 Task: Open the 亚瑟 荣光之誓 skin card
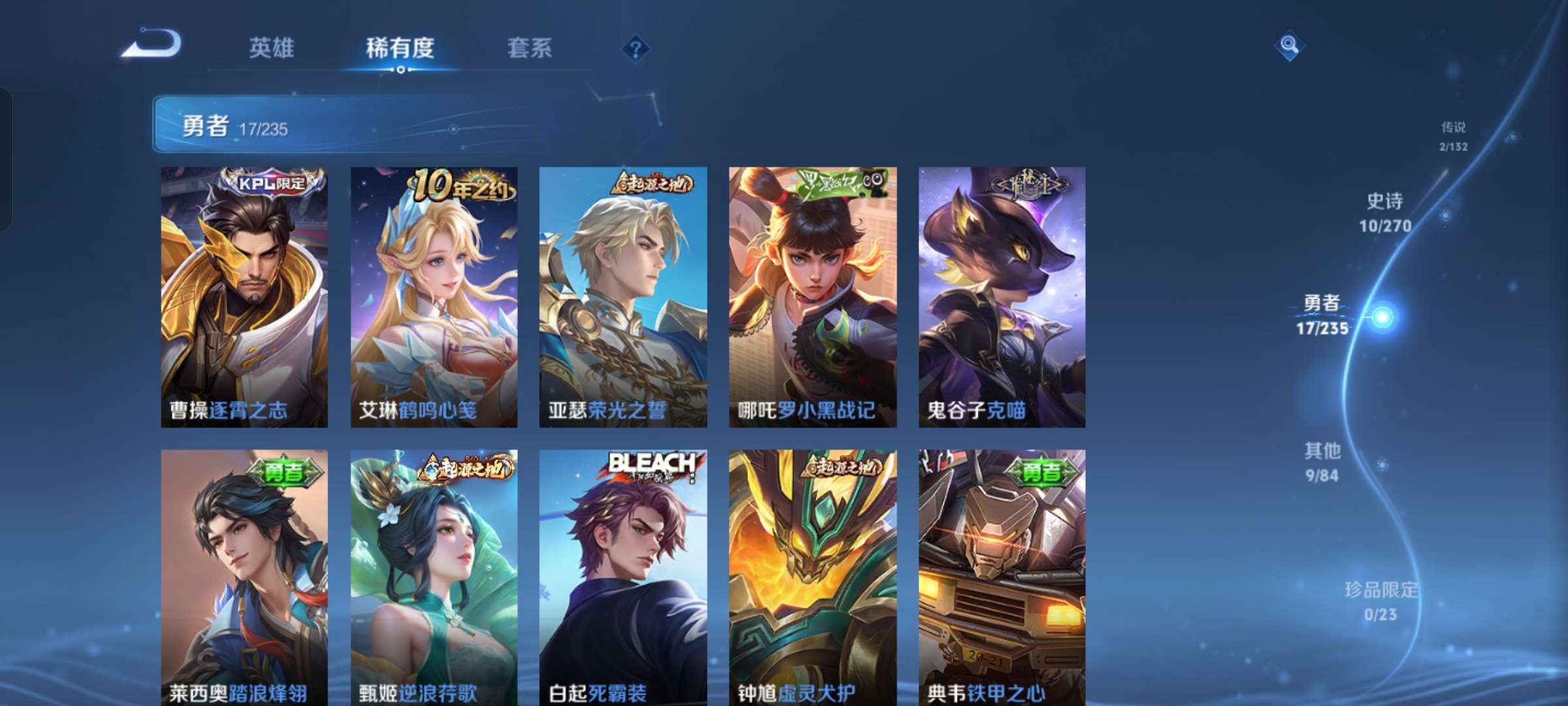coord(623,297)
